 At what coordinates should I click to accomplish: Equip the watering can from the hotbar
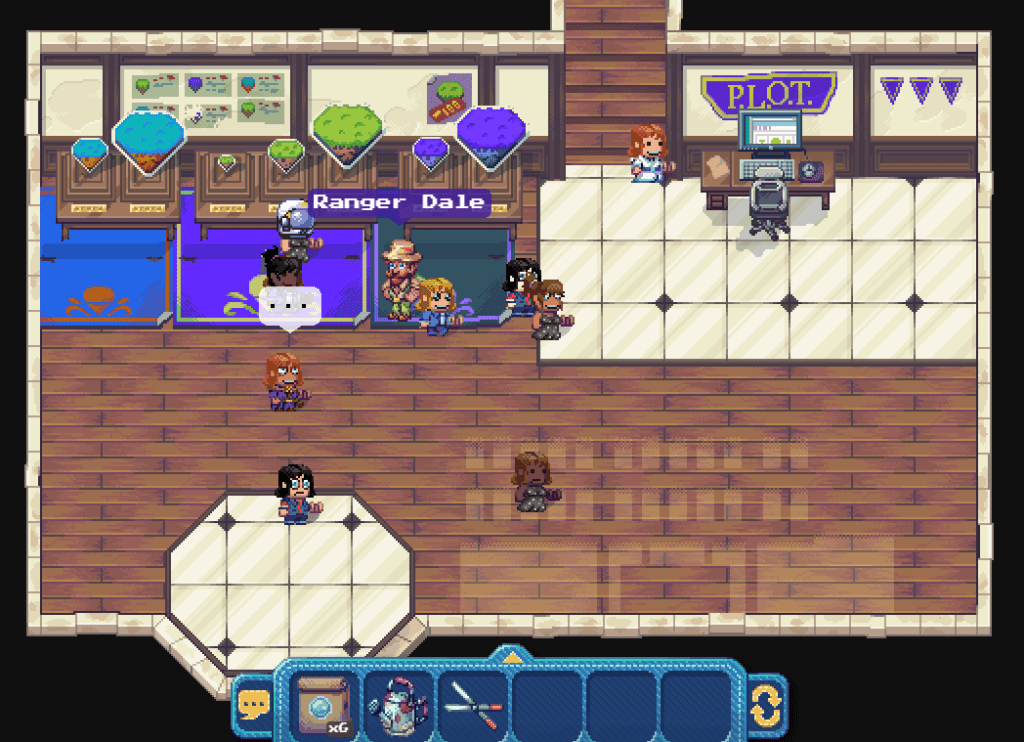(398, 704)
